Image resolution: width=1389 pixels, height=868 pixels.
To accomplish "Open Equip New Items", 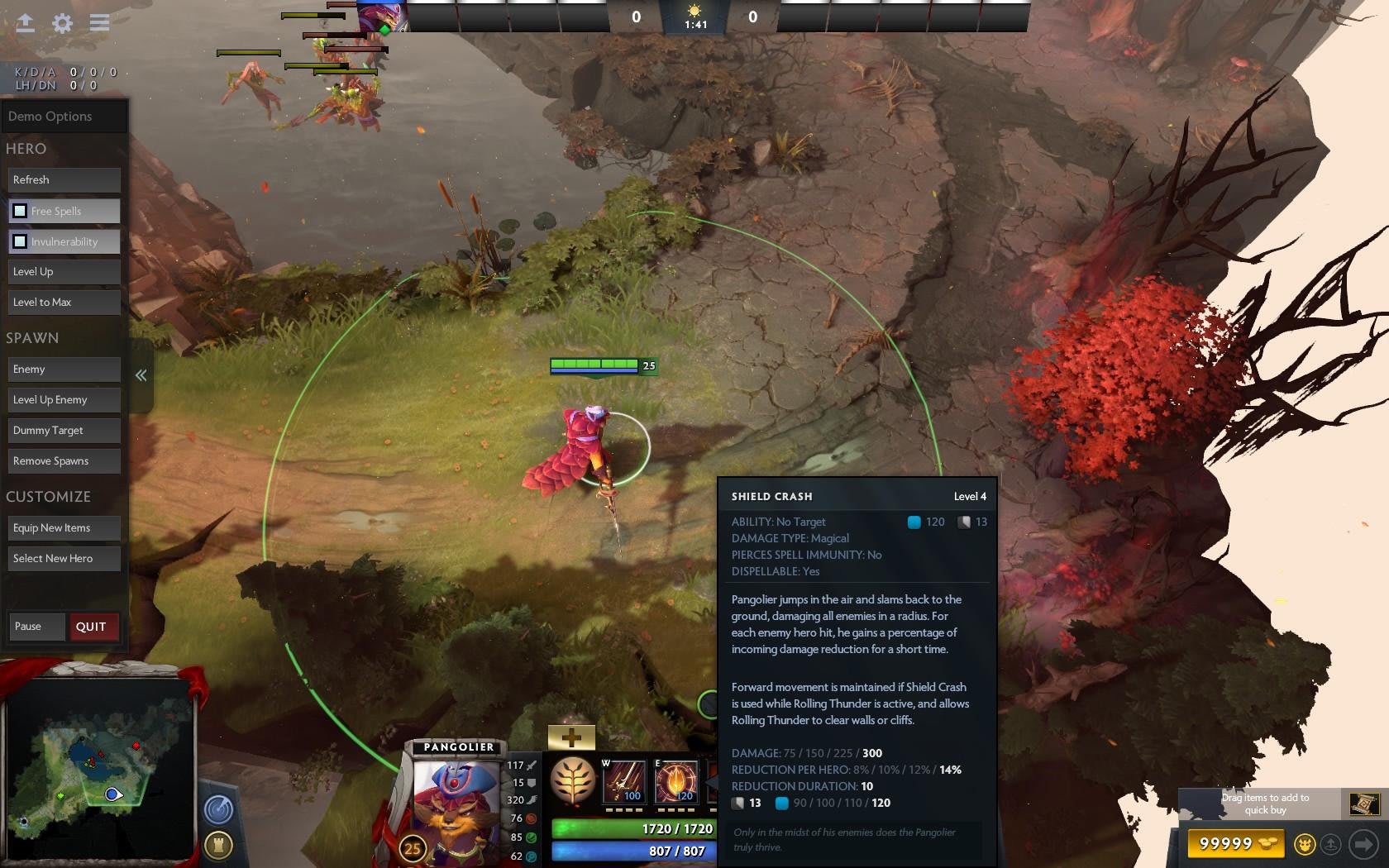I will point(64,528).
